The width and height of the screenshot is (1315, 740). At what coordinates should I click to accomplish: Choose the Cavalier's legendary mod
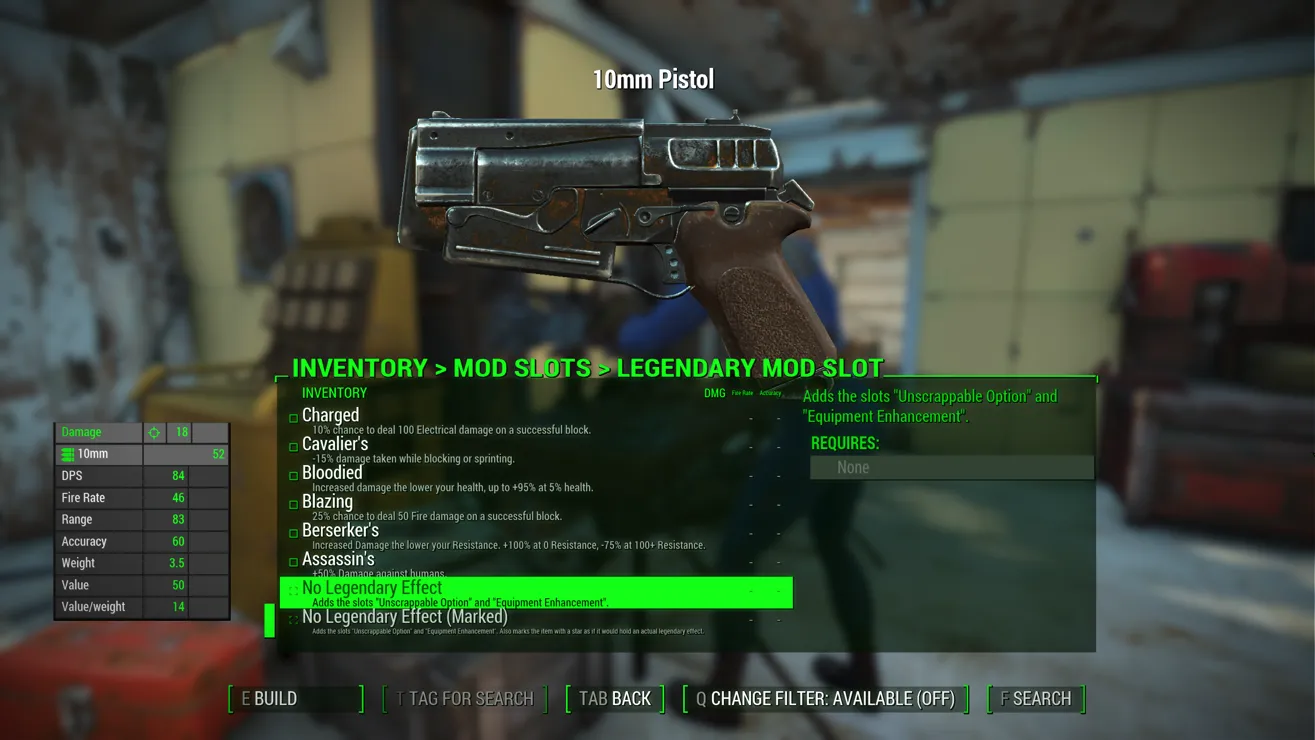coord(335,445)
